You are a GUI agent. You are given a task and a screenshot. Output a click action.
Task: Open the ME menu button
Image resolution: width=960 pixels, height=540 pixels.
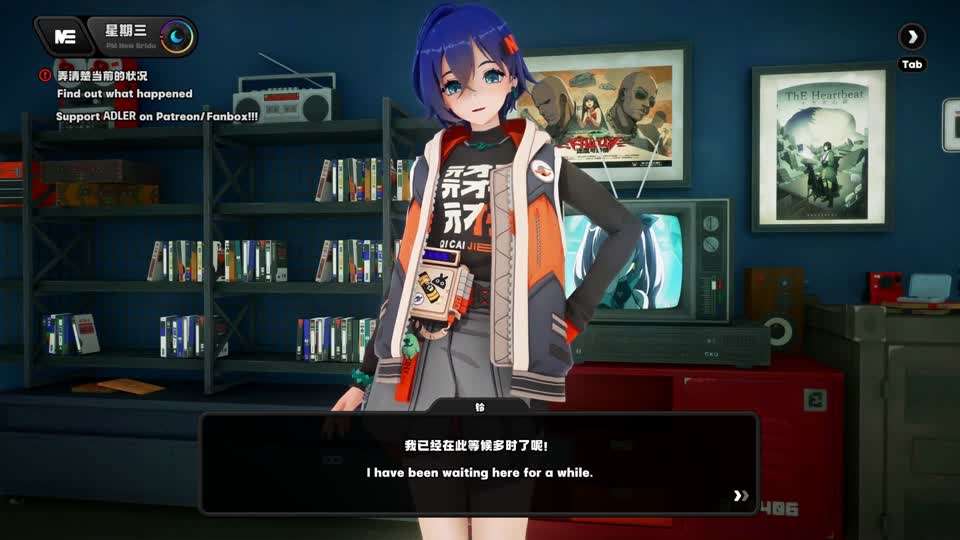[x=65, y=37]
